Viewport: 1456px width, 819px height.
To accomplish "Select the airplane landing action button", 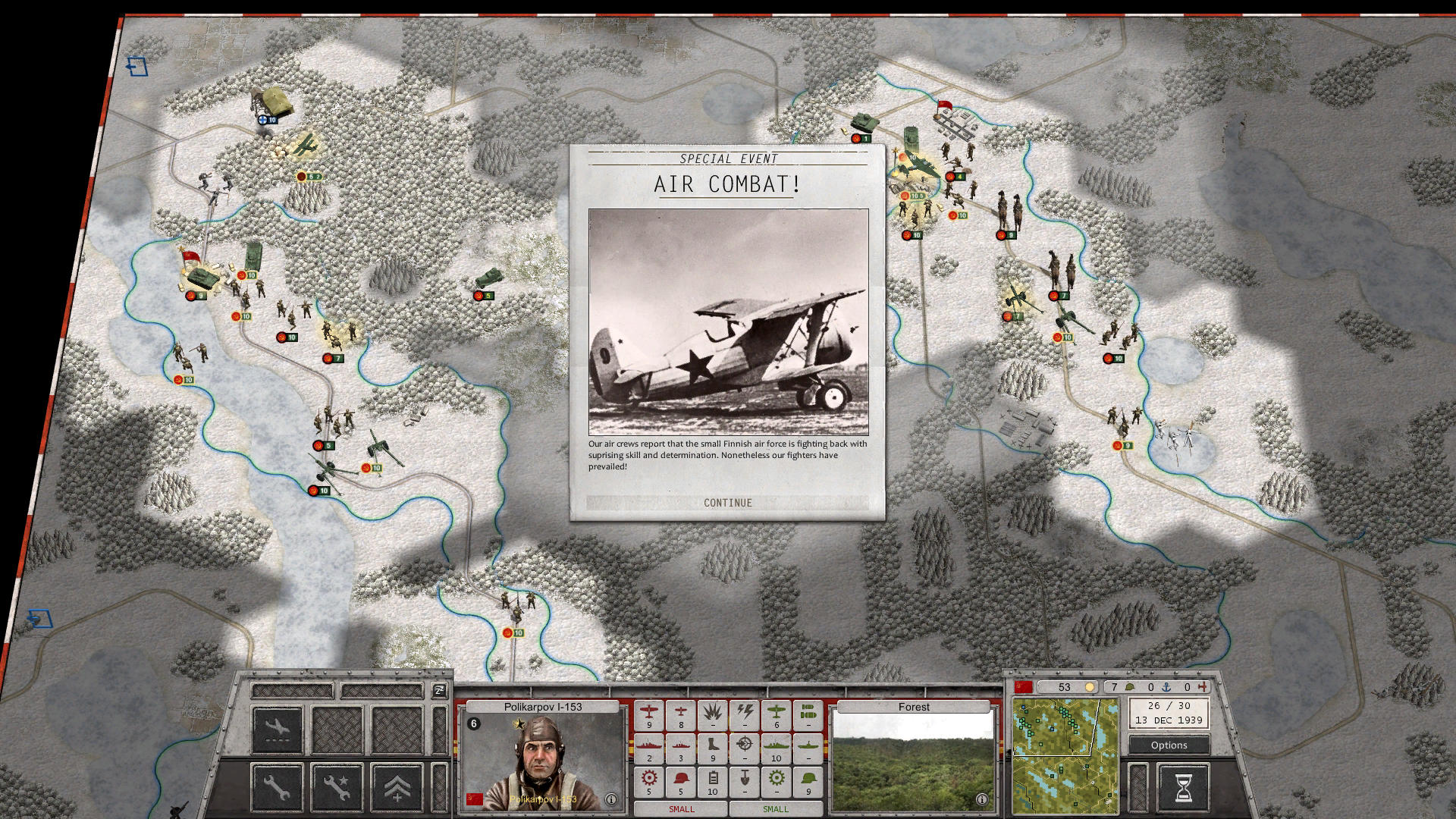I will [277, 730].
